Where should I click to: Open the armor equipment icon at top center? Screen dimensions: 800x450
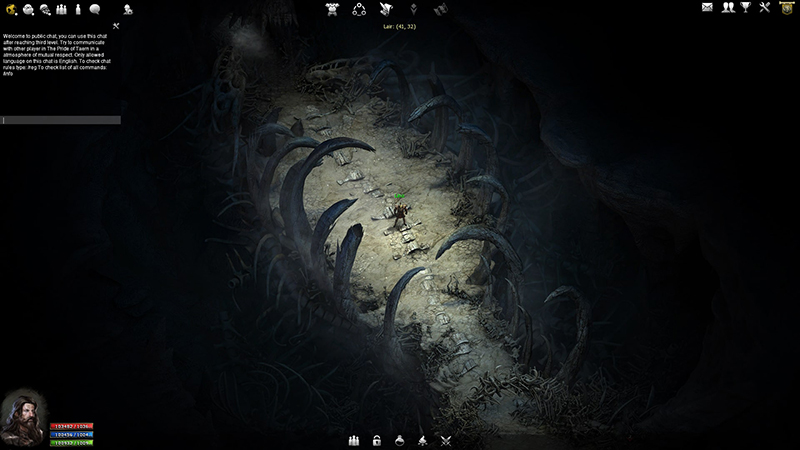coord(333,9)
